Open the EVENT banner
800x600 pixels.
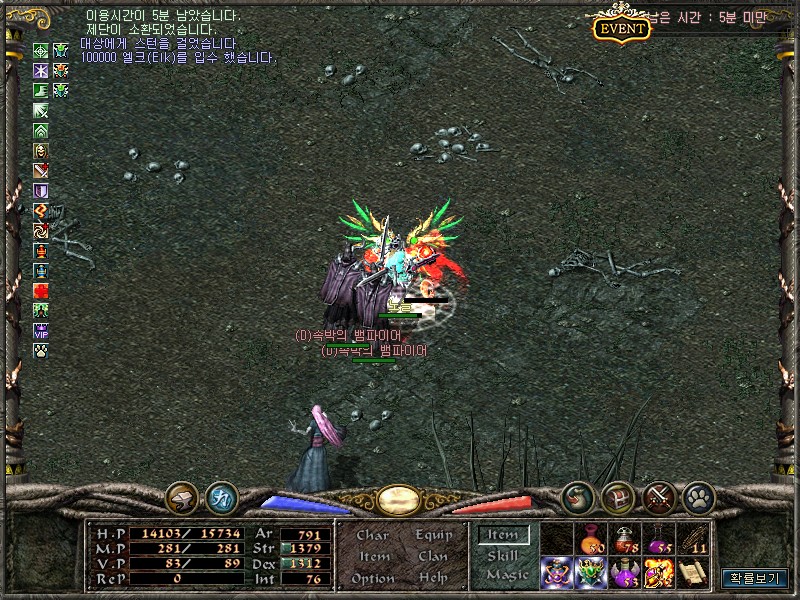pyautogui.click(x=622, y=28)
